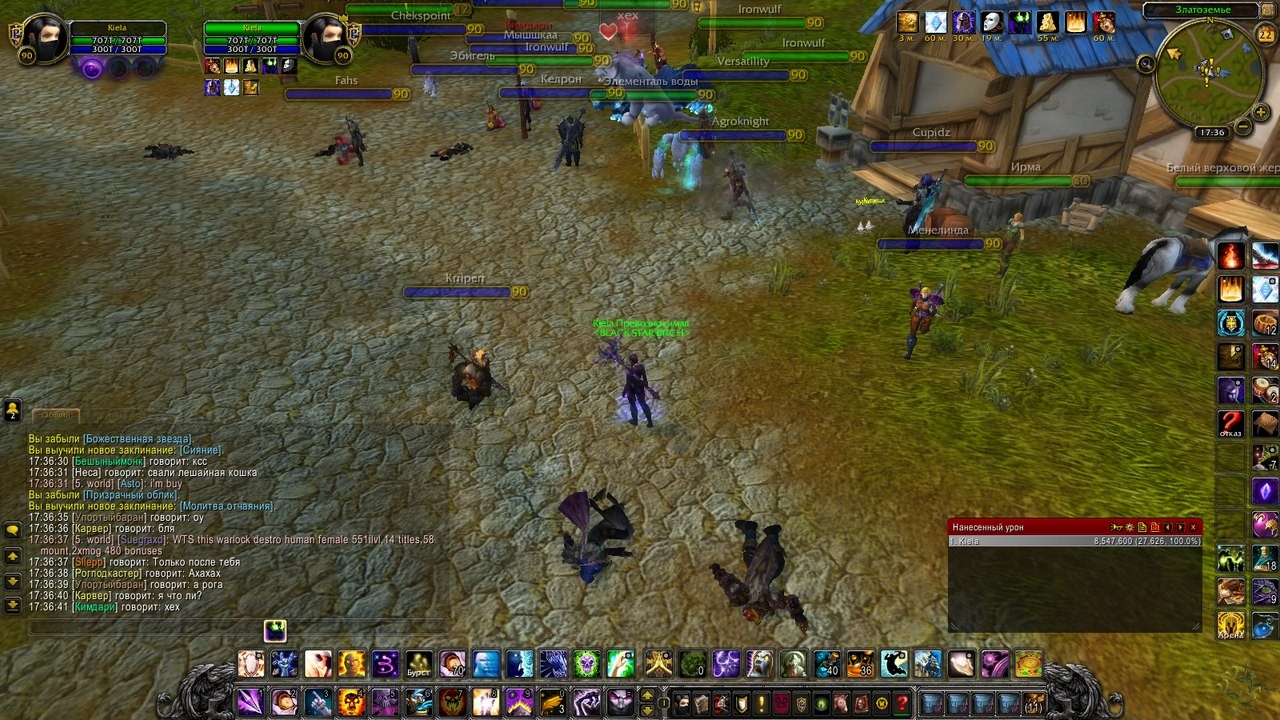The image size is (1280, 720).
Task: Select the General chat tab
Action: pos(56,414)
